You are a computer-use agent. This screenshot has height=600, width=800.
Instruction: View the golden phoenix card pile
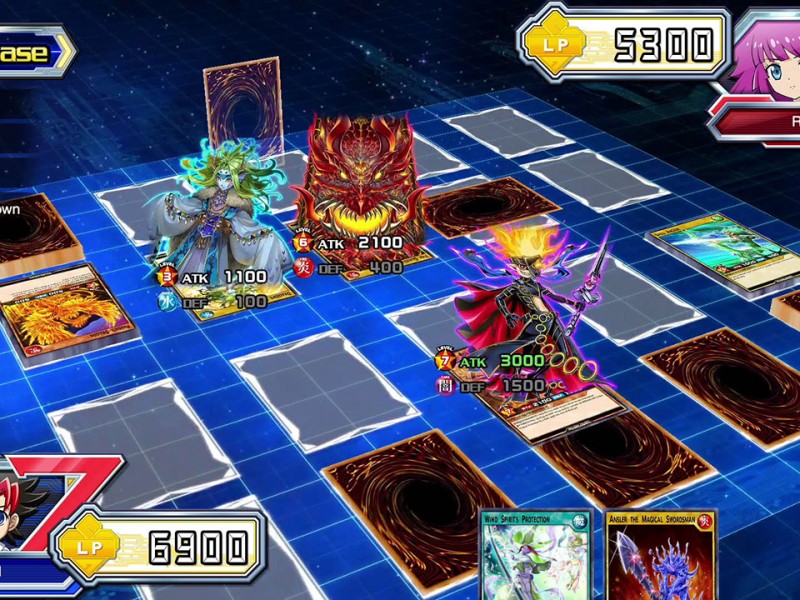[65, 308]
